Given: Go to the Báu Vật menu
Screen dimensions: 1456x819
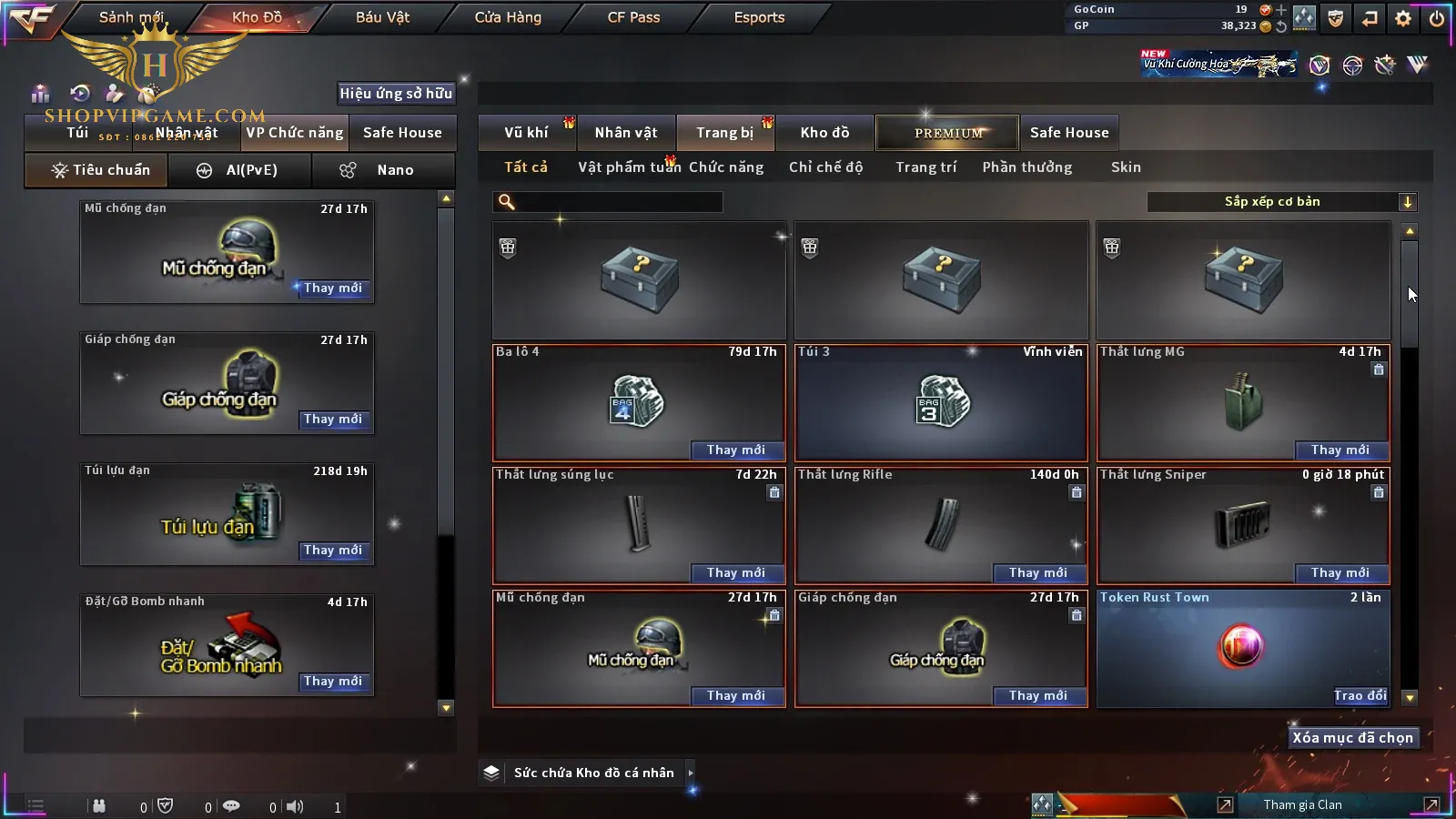Looking at the screenshot, I should click(x=382, y=17).
